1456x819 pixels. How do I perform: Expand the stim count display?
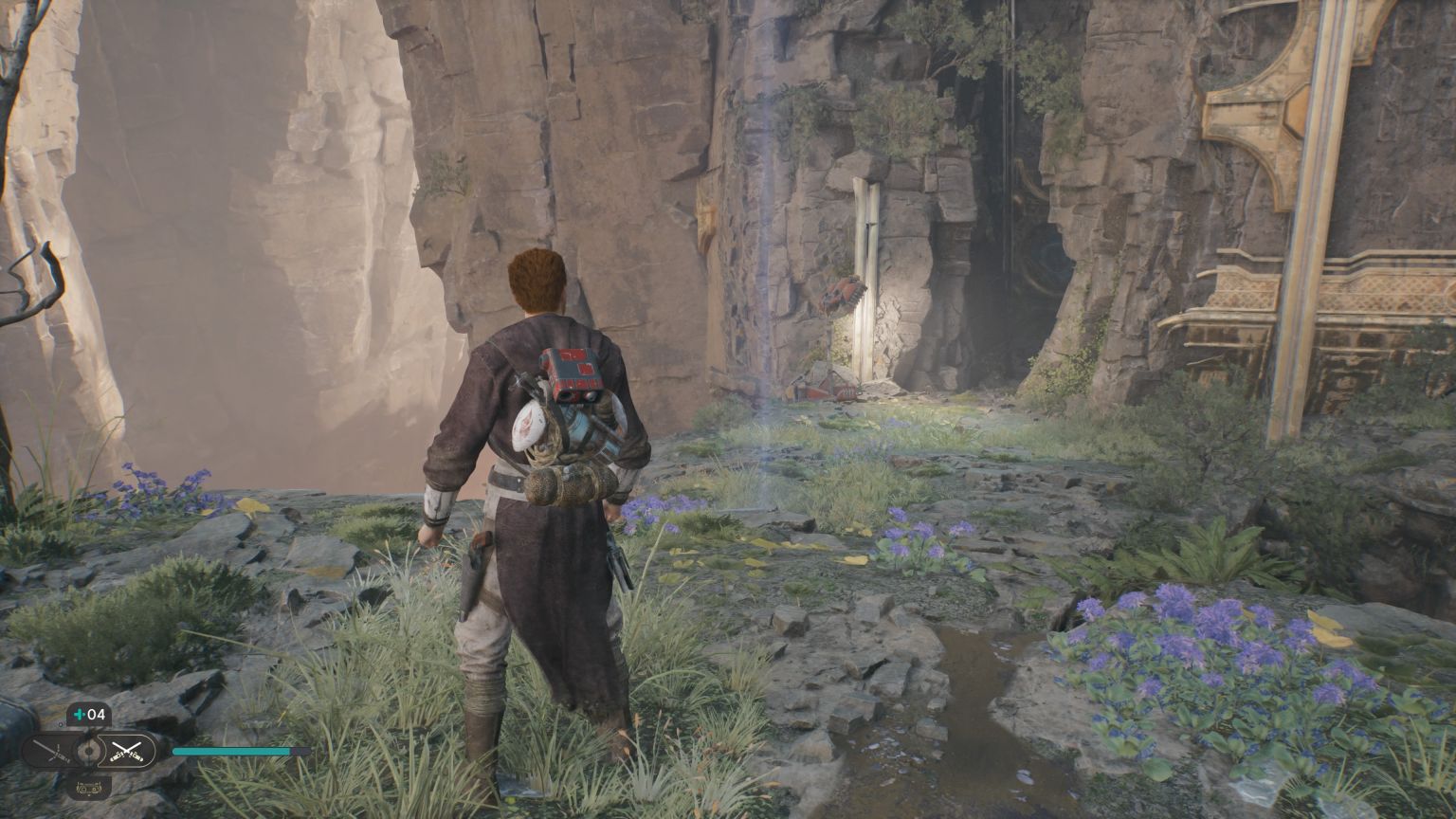point(88,714)
